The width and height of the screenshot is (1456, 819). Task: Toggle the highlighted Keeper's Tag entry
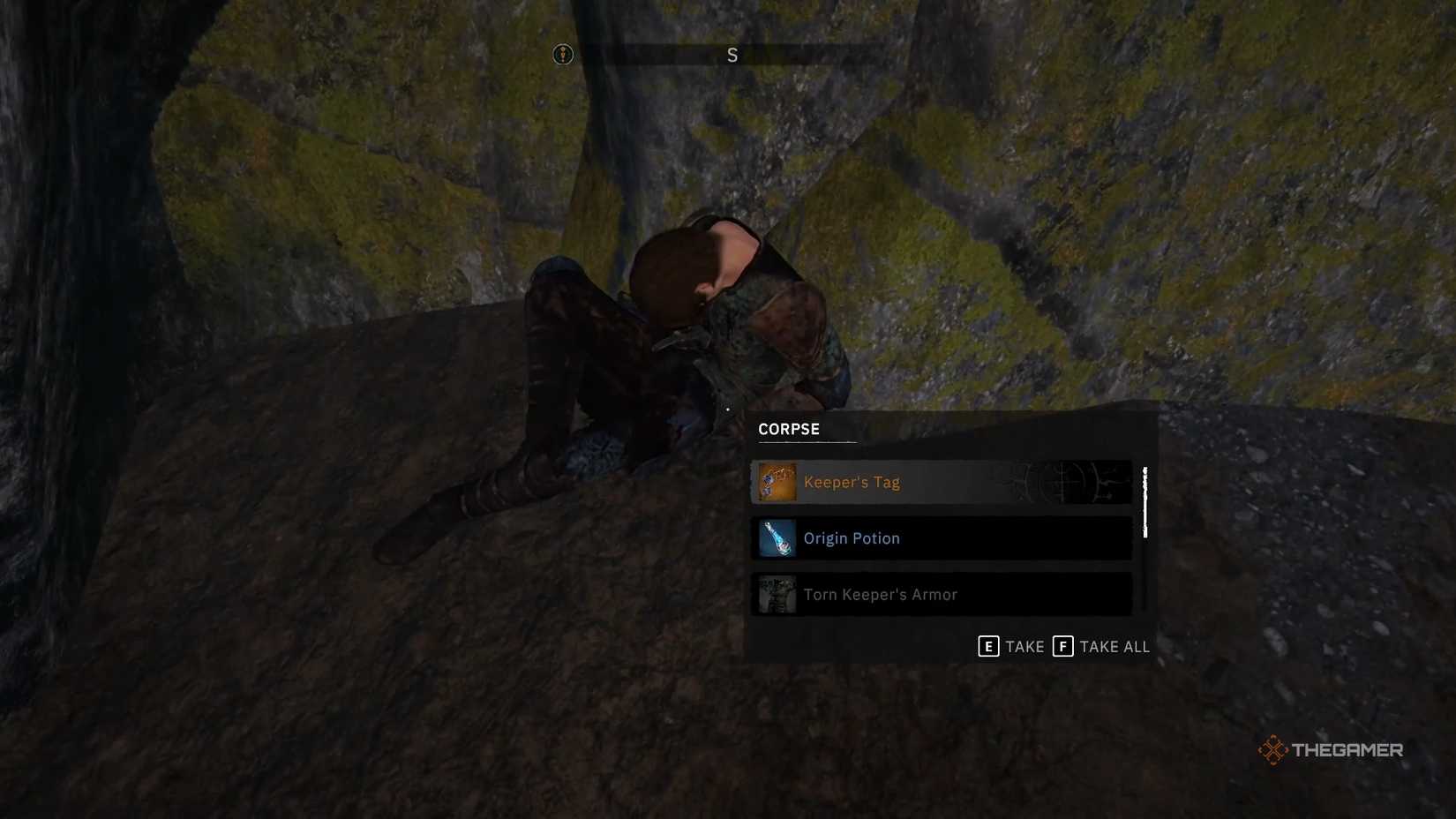click(x=940, y=482)
